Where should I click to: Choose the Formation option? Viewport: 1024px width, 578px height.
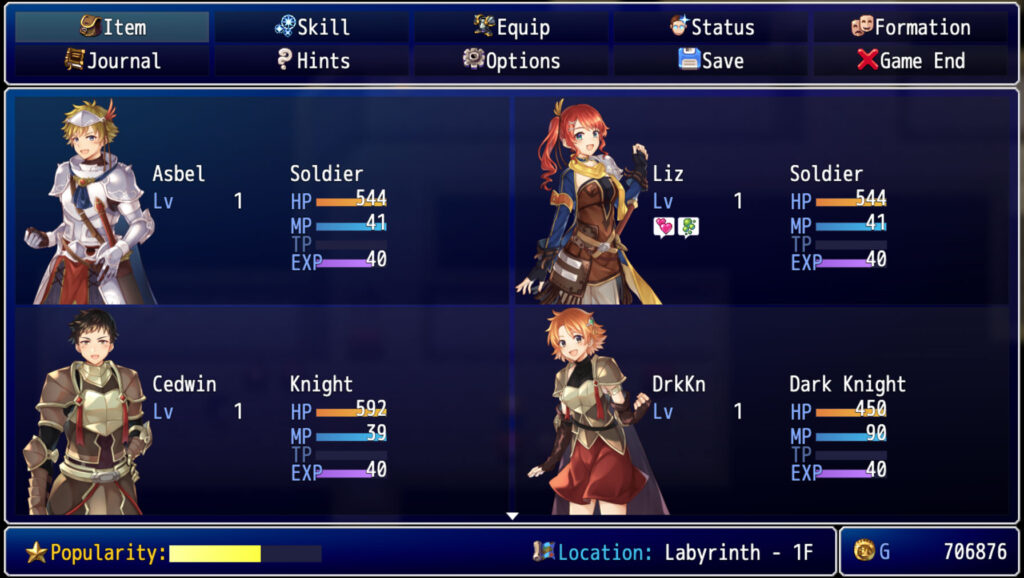click(910, 27)
